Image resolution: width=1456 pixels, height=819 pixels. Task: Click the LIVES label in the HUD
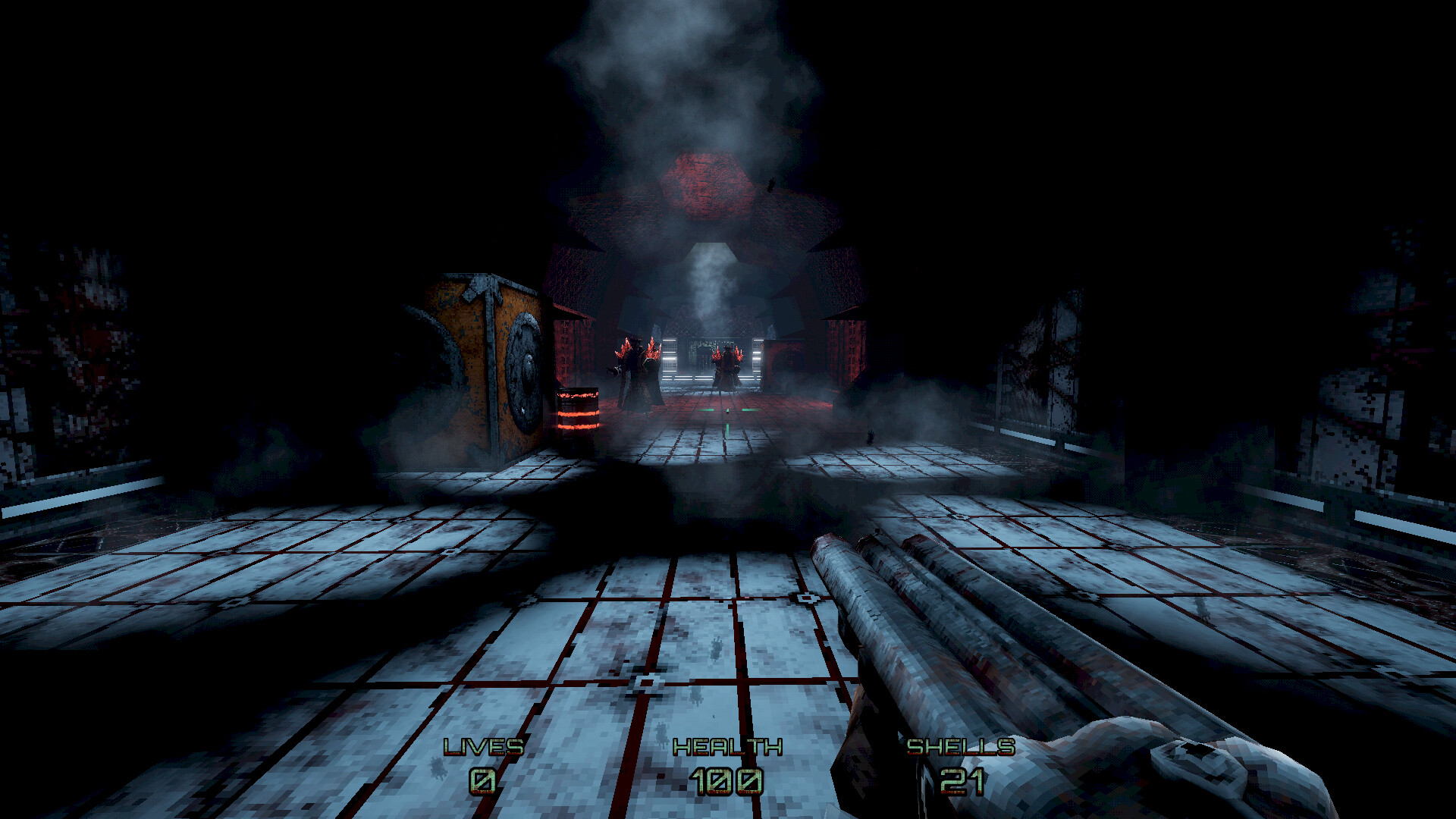tap(482, 747)
